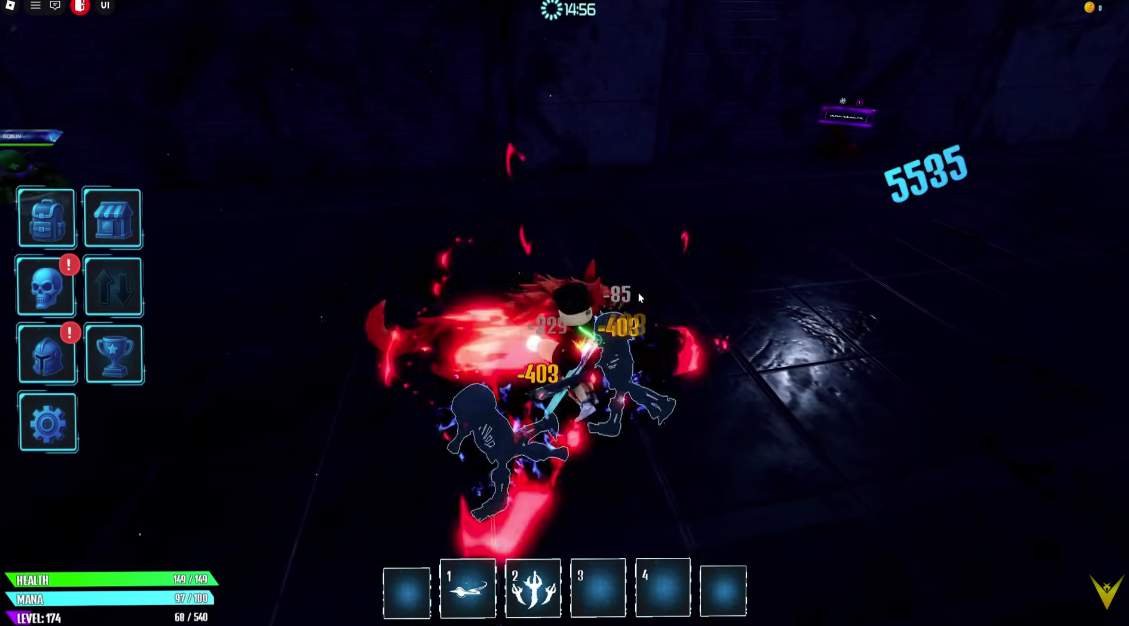Viewport: 1129px width, 626px height.
Task: Open the trophy menu
Action: click(x=112, y=354)
